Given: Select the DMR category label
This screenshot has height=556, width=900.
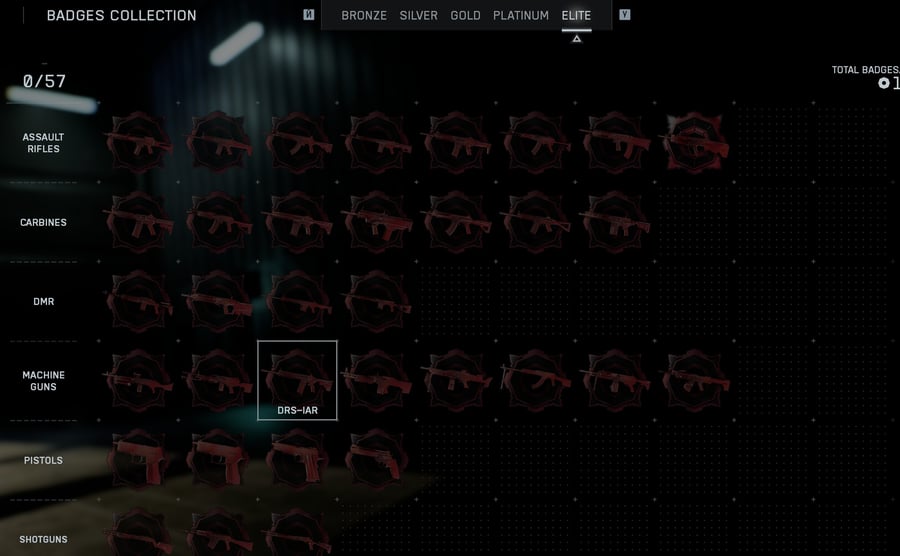Looking at the screenshot, I should pyautogui.click(x=43, y=301).
